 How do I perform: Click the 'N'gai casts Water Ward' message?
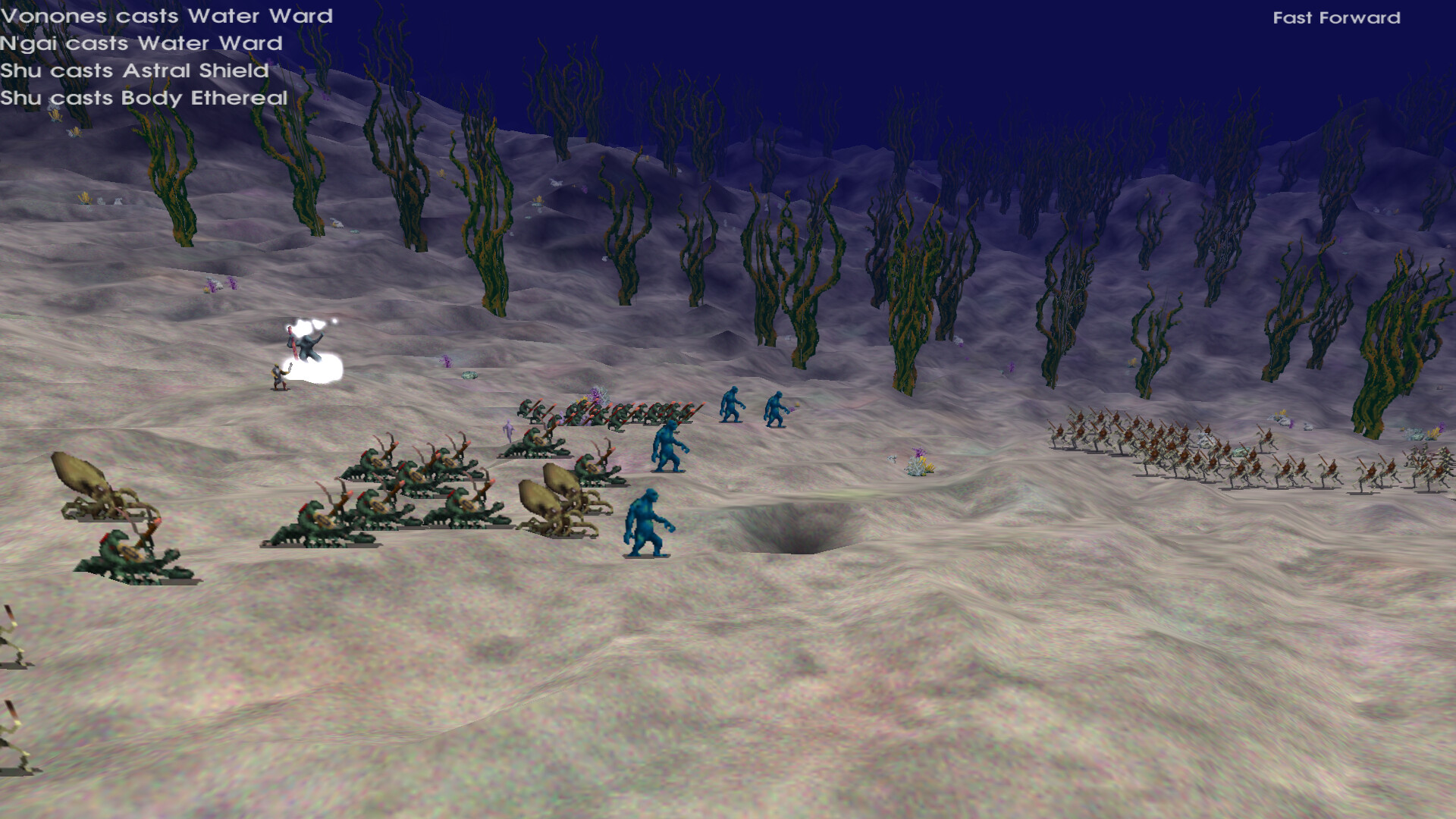(x=141, y=43)
